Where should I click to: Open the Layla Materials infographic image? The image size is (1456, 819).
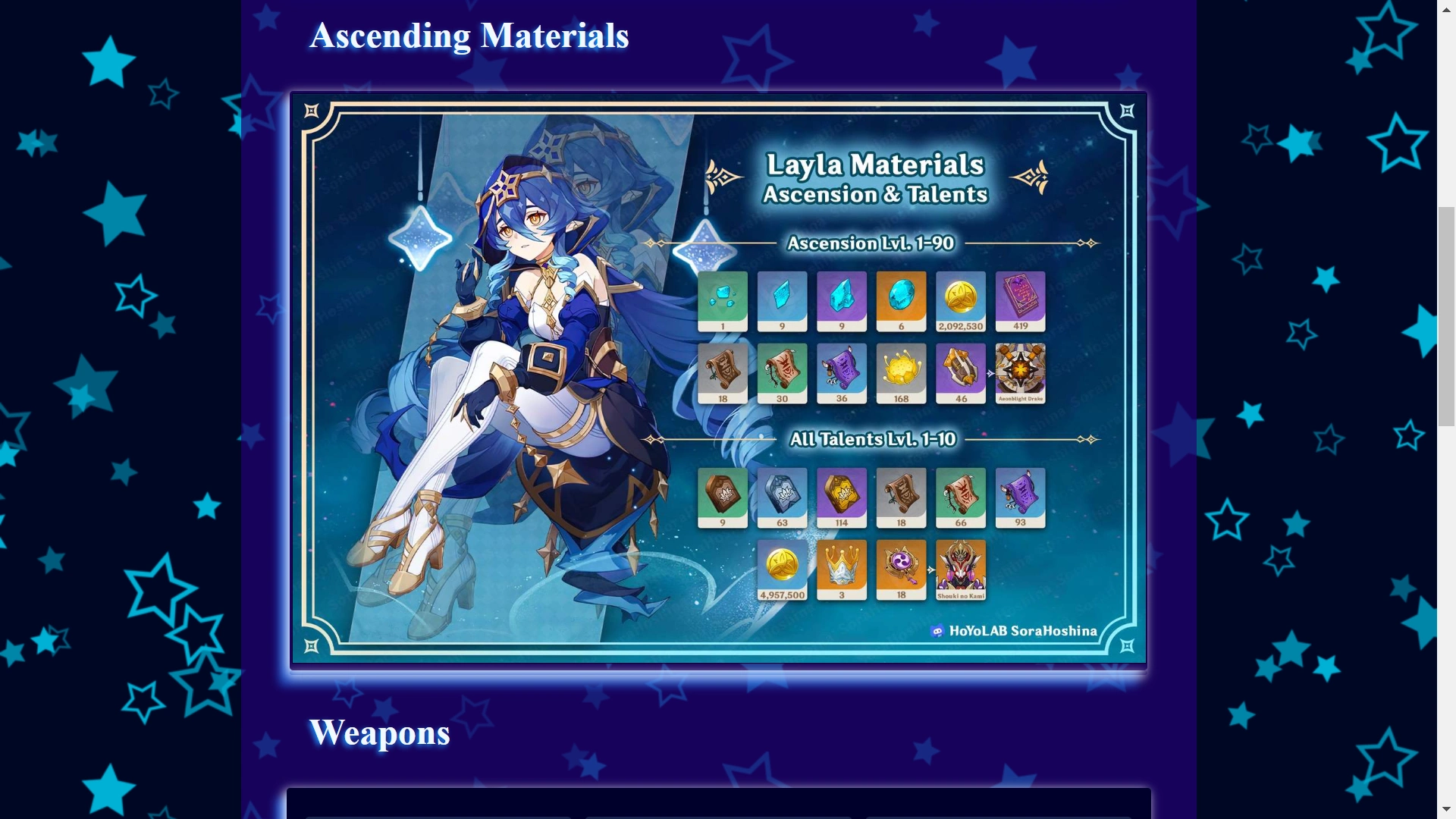click(717, 378)
